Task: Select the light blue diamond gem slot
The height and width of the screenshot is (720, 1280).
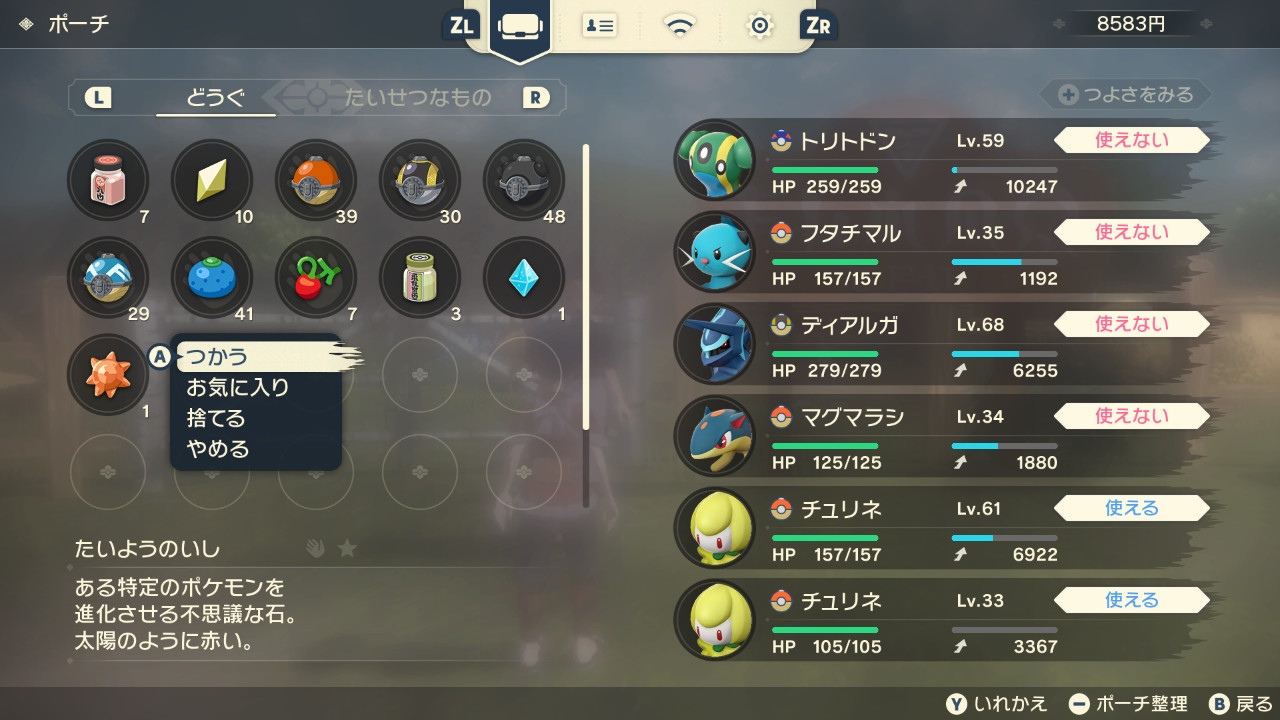Action: coord(524,278)
